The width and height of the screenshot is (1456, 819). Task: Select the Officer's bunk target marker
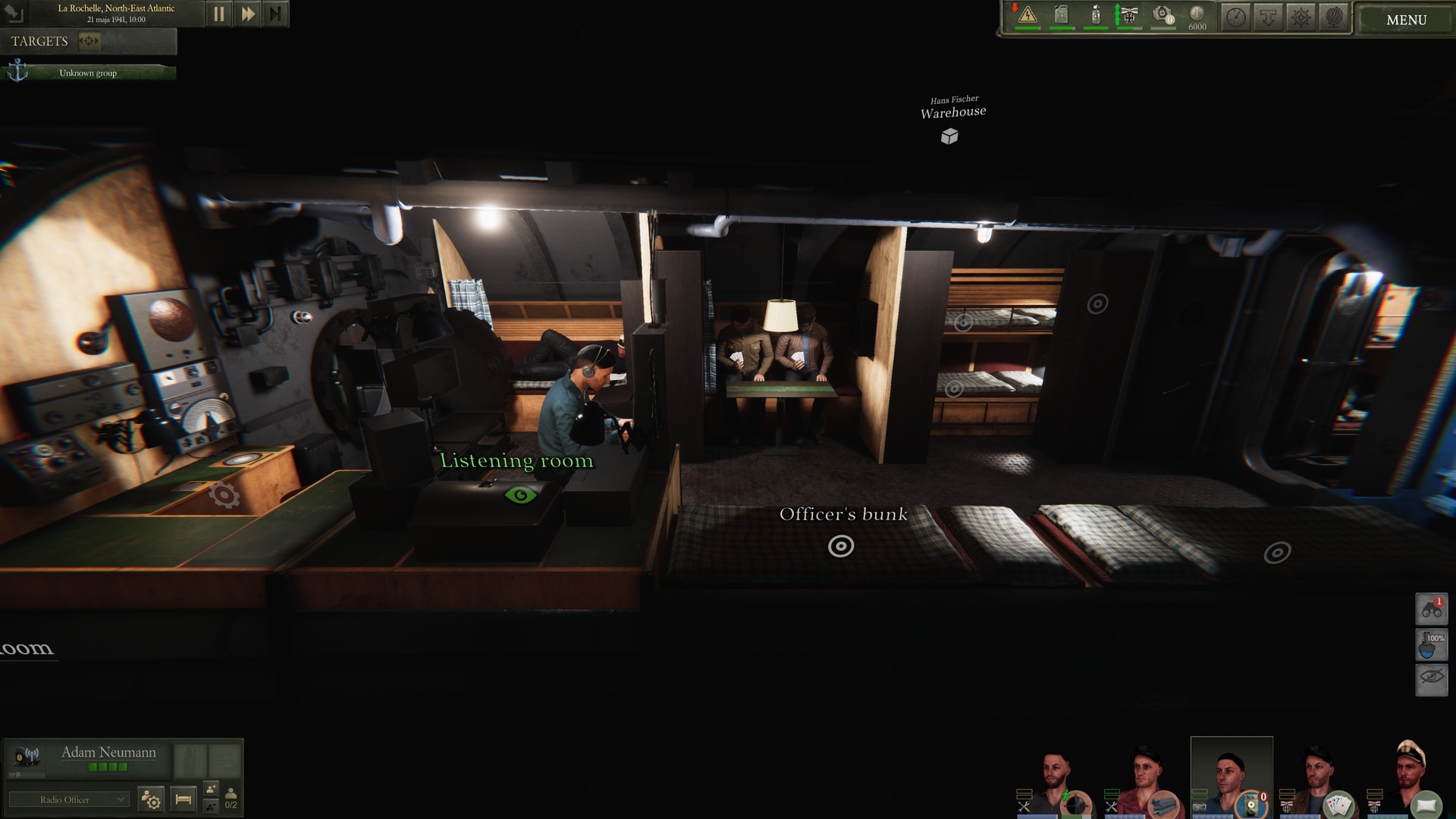(x=842, y=544)
